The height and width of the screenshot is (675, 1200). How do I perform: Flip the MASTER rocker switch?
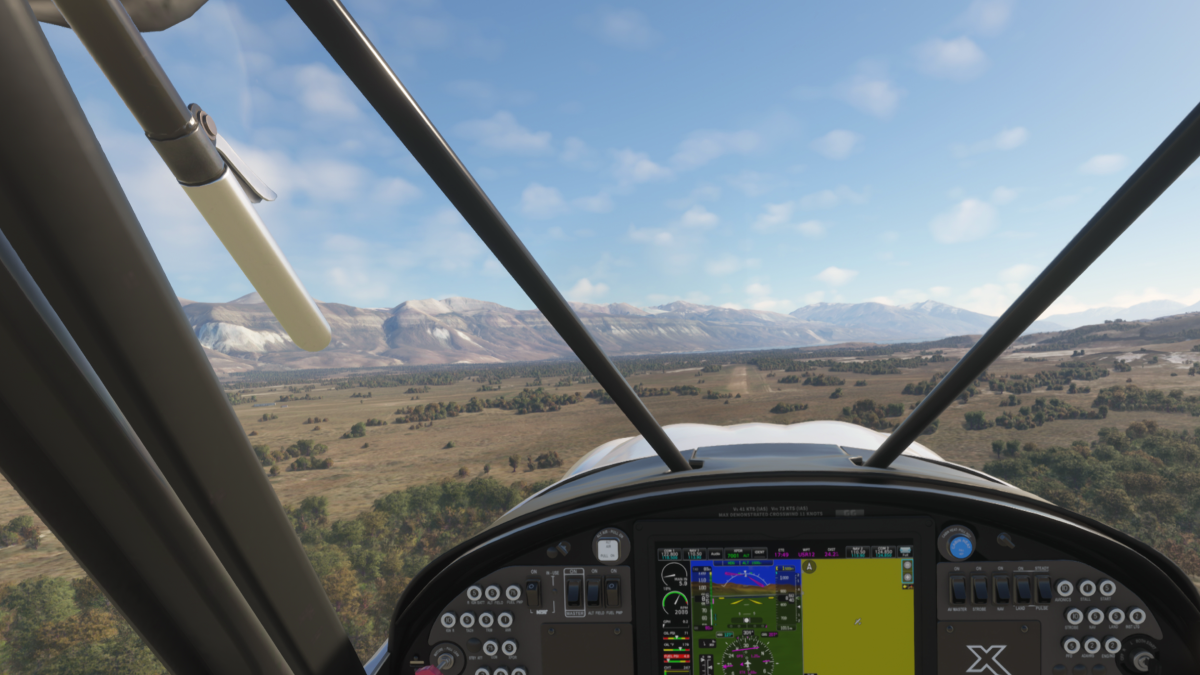pyautogui.click(x=574, y=592)
